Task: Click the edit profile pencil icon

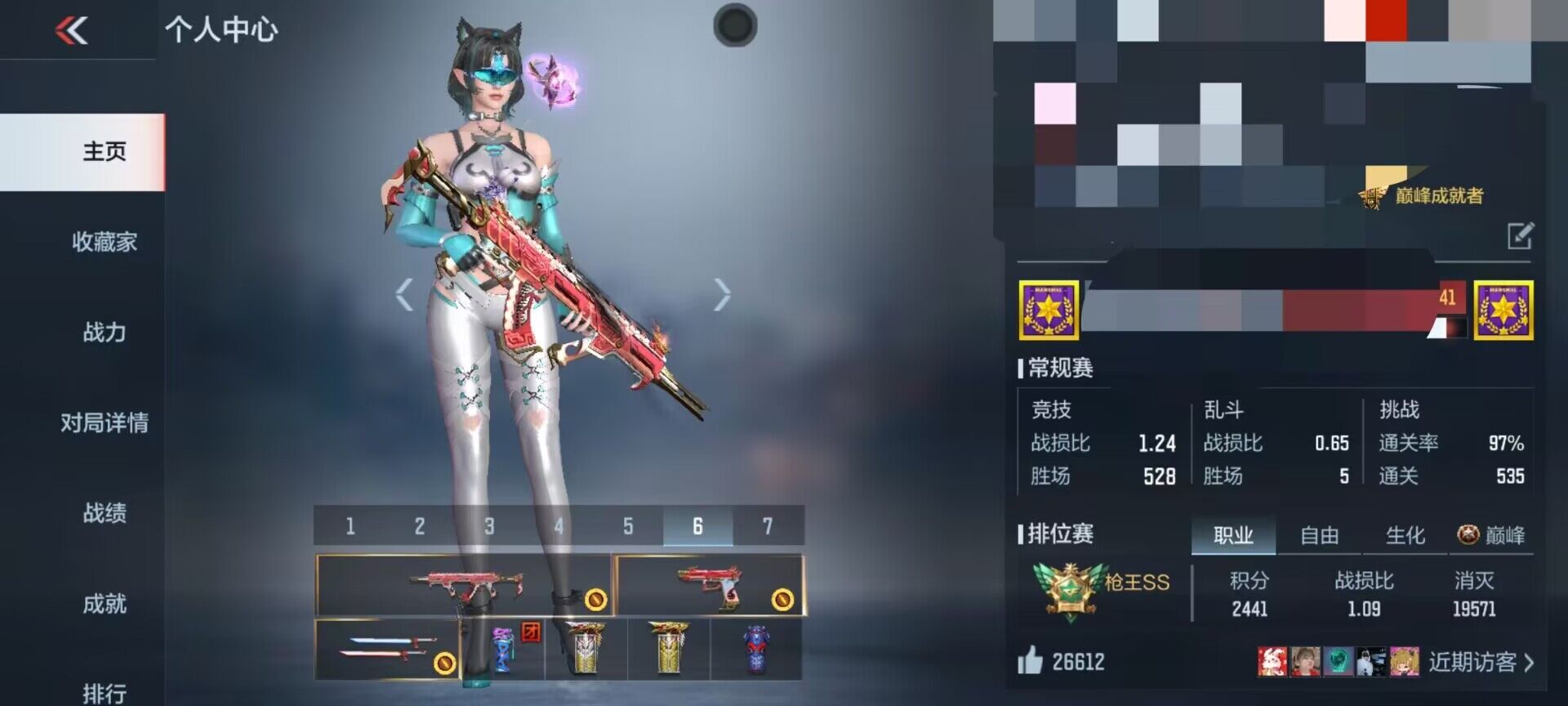Action: click(x=1520, y=236)
